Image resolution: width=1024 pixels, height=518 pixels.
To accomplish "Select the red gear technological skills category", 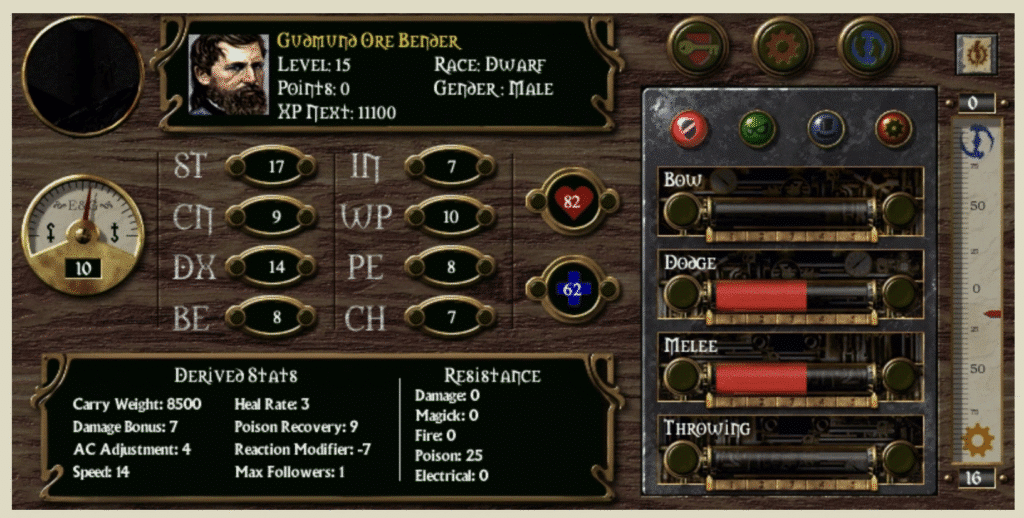I will (893, 128).
